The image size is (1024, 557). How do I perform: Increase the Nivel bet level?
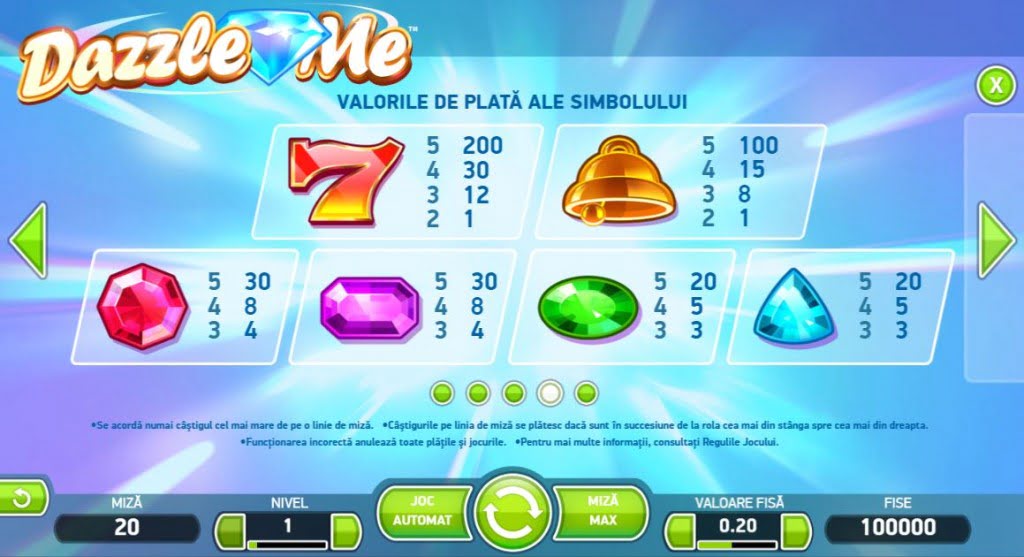point(345,528)
